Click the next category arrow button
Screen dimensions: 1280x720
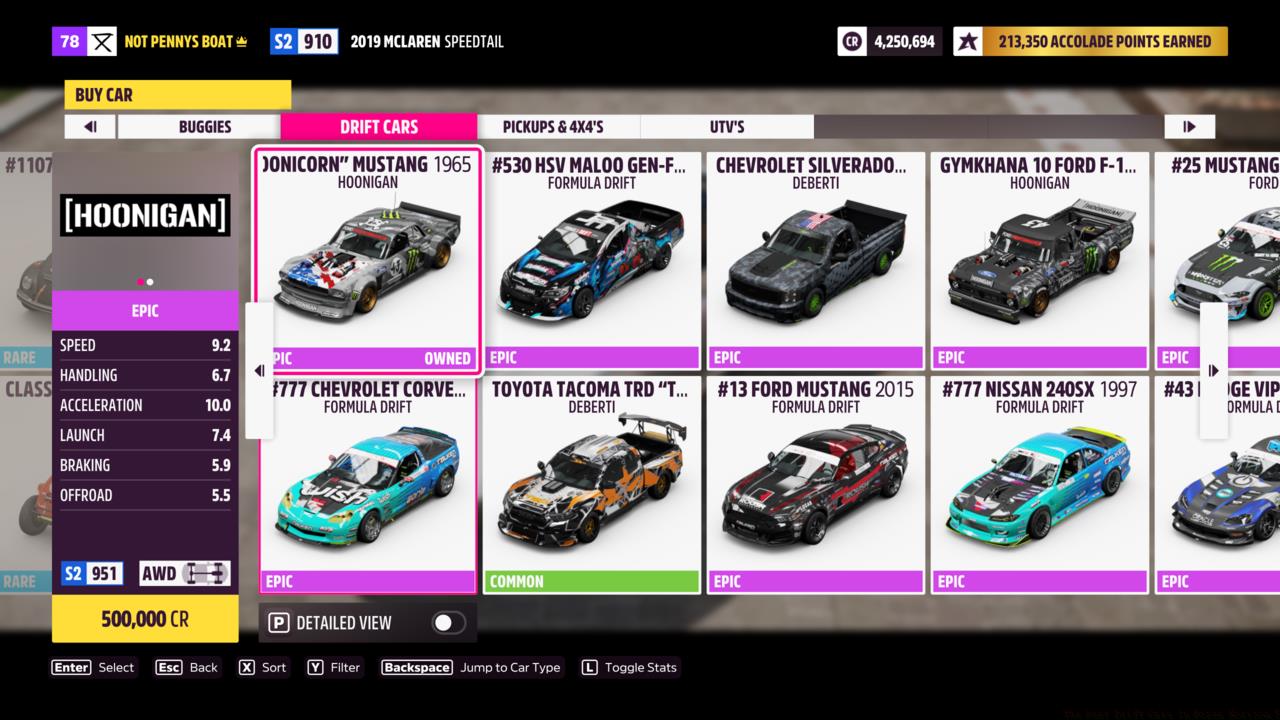[1189, 127]
